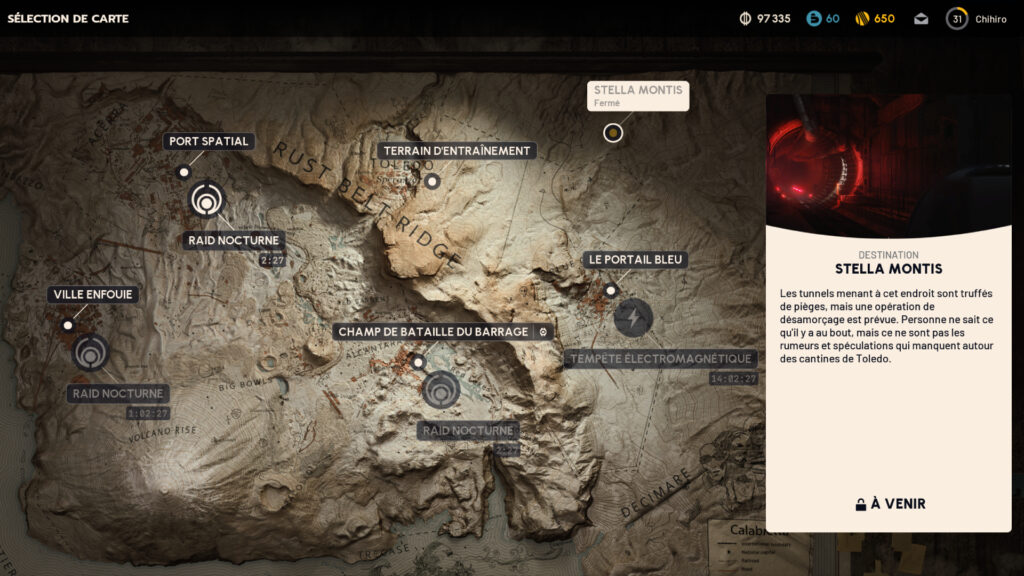Screen dimensions: 1024x576
Task: Open Chihiro's player profile
Action: click(979, 19)
